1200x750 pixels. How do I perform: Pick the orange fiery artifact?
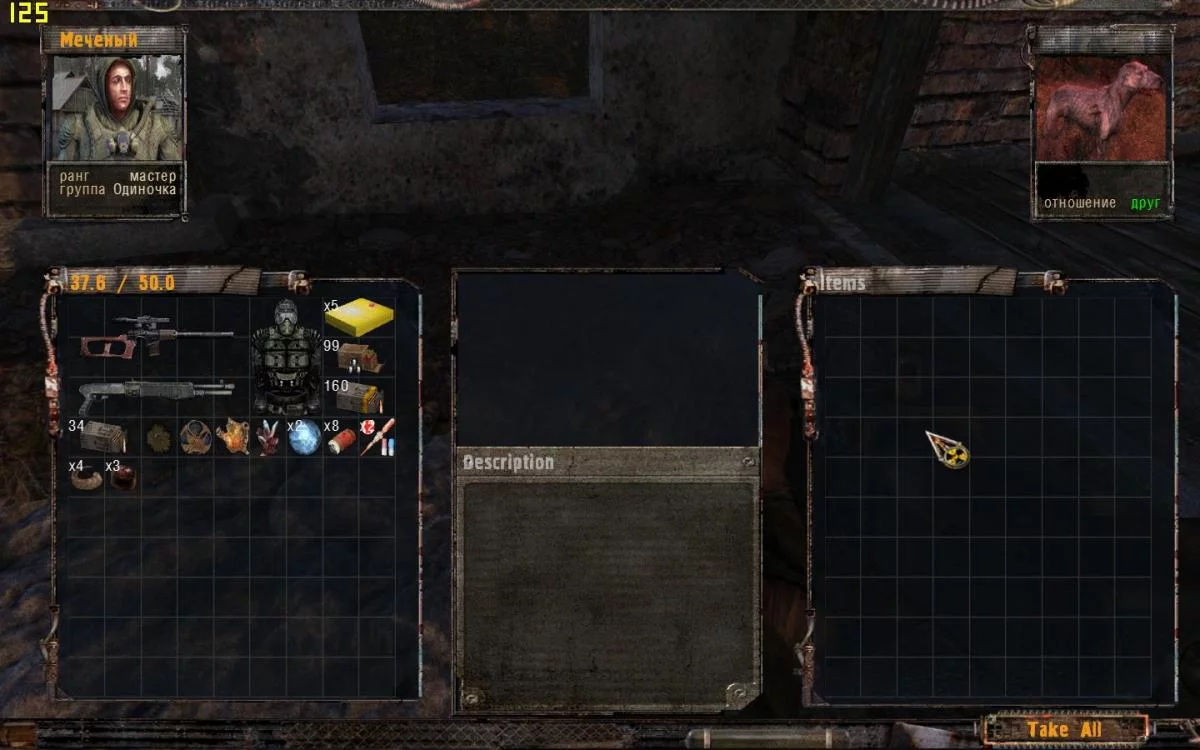pos(232,436)
